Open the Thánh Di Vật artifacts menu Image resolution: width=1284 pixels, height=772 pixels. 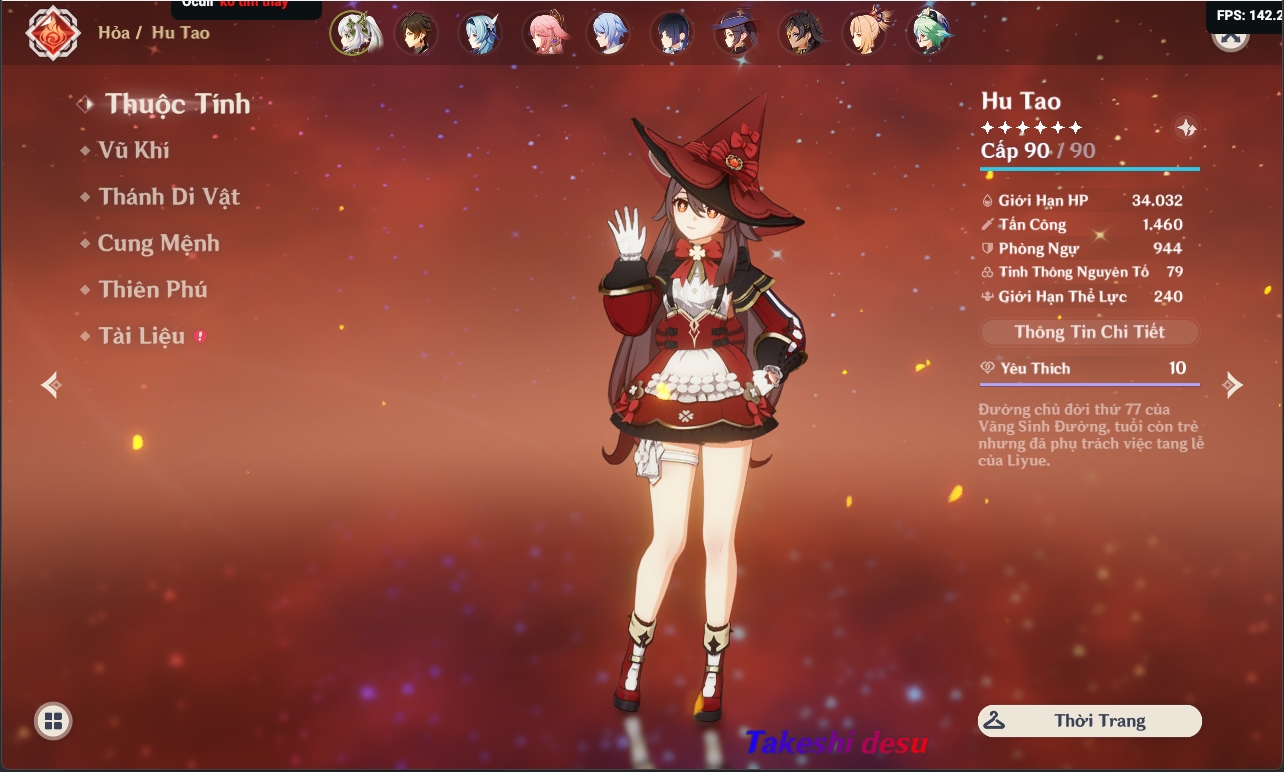click(x=168, y=197)
